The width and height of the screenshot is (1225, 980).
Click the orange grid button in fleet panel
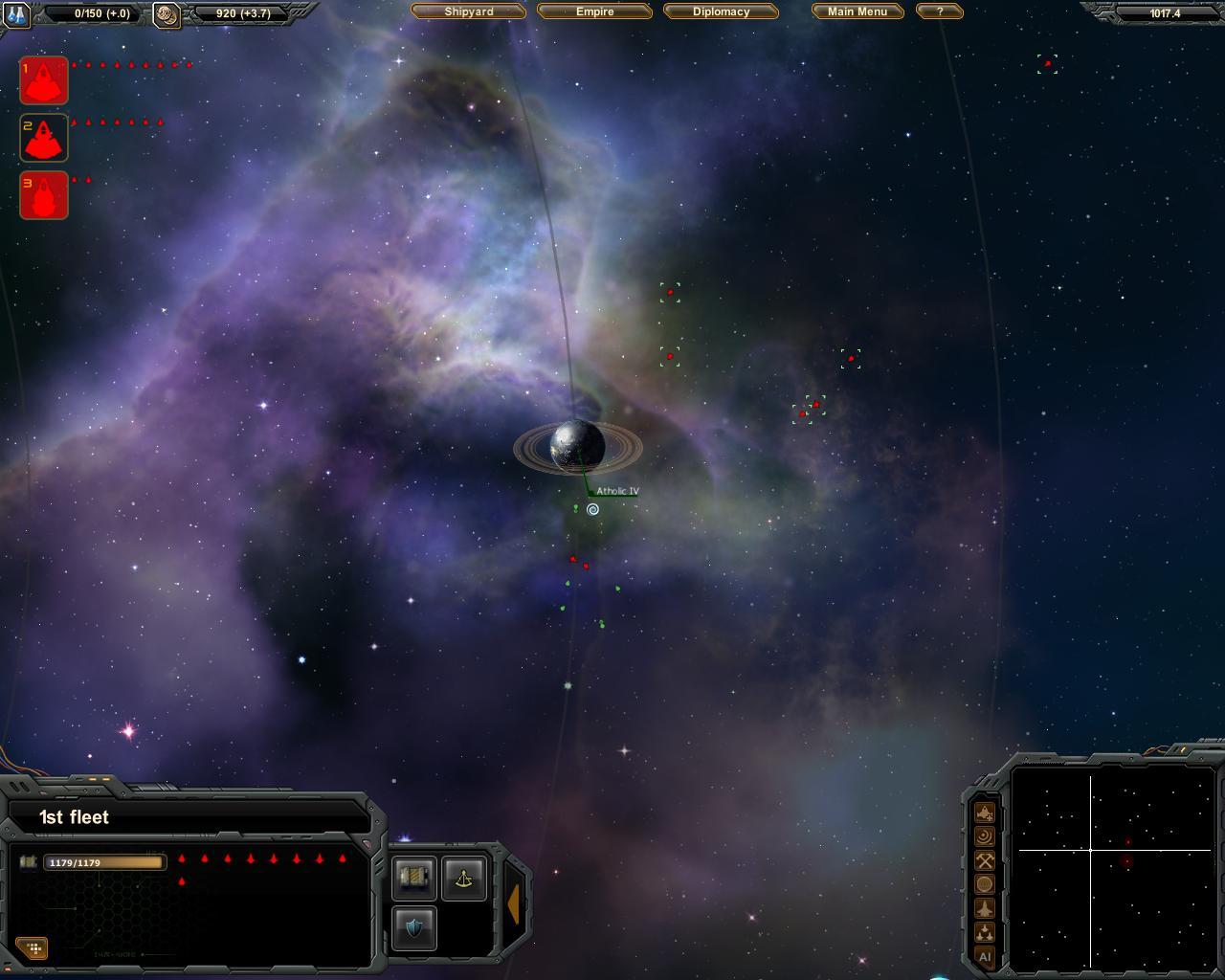33,947
